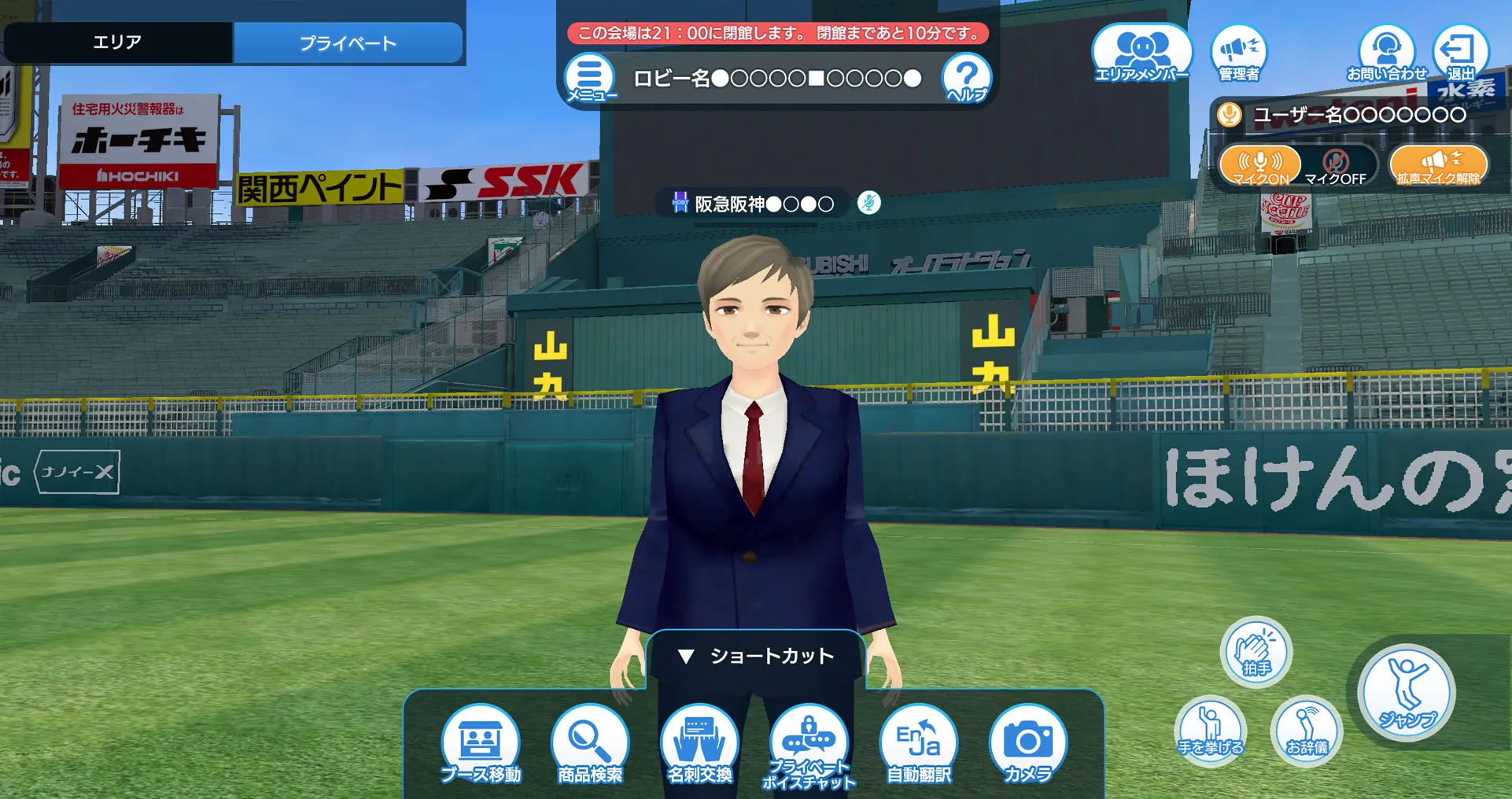Turn the microphone on with マイクON
Screen dimensions: 1512x799
coord(1260,165)
